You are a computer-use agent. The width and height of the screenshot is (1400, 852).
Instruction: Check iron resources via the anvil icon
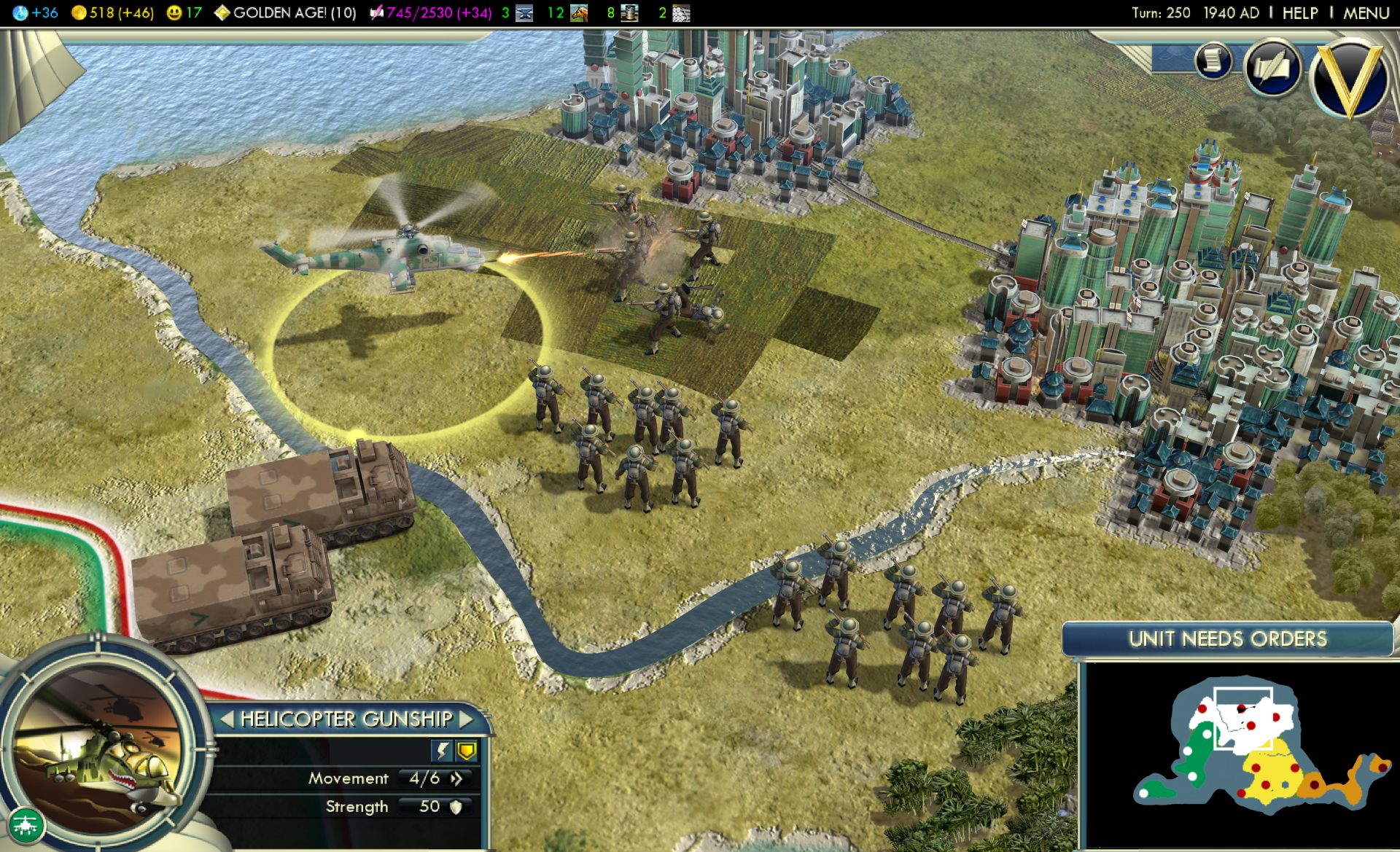click(524, 11)
